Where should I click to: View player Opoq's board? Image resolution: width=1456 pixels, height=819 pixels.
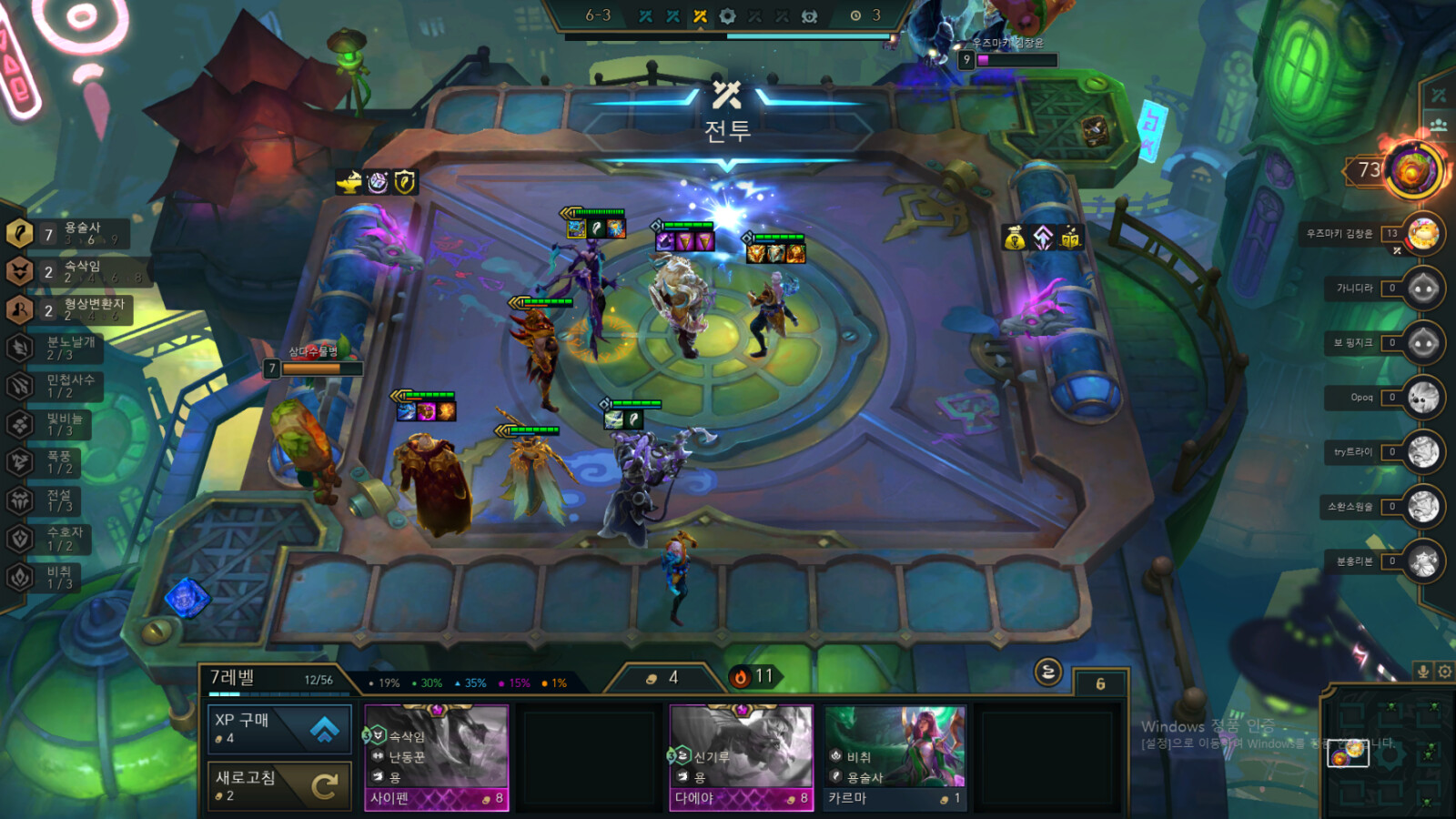click(x=1422, y=398)
